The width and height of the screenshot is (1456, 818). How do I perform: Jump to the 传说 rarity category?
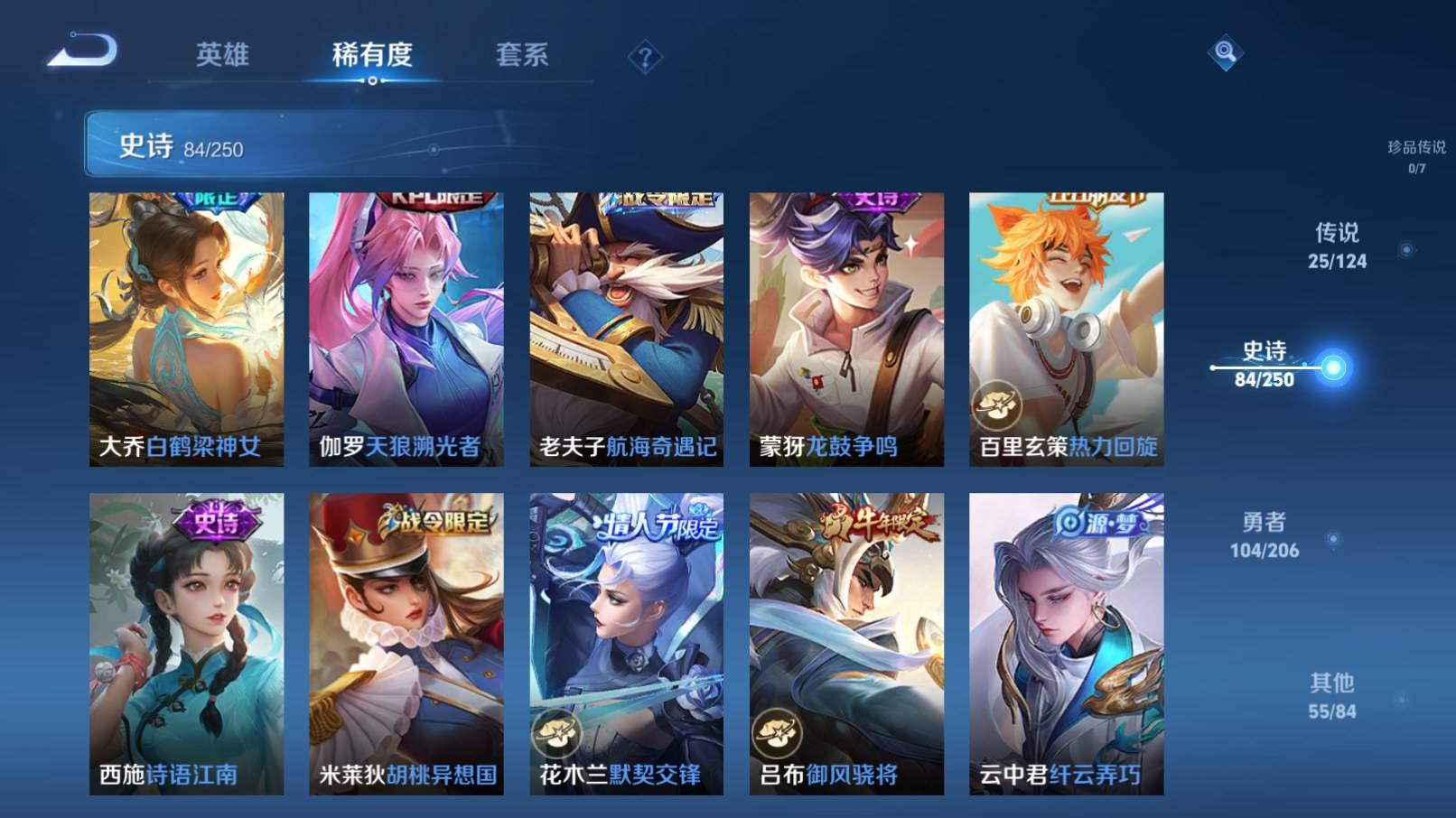1337,246
